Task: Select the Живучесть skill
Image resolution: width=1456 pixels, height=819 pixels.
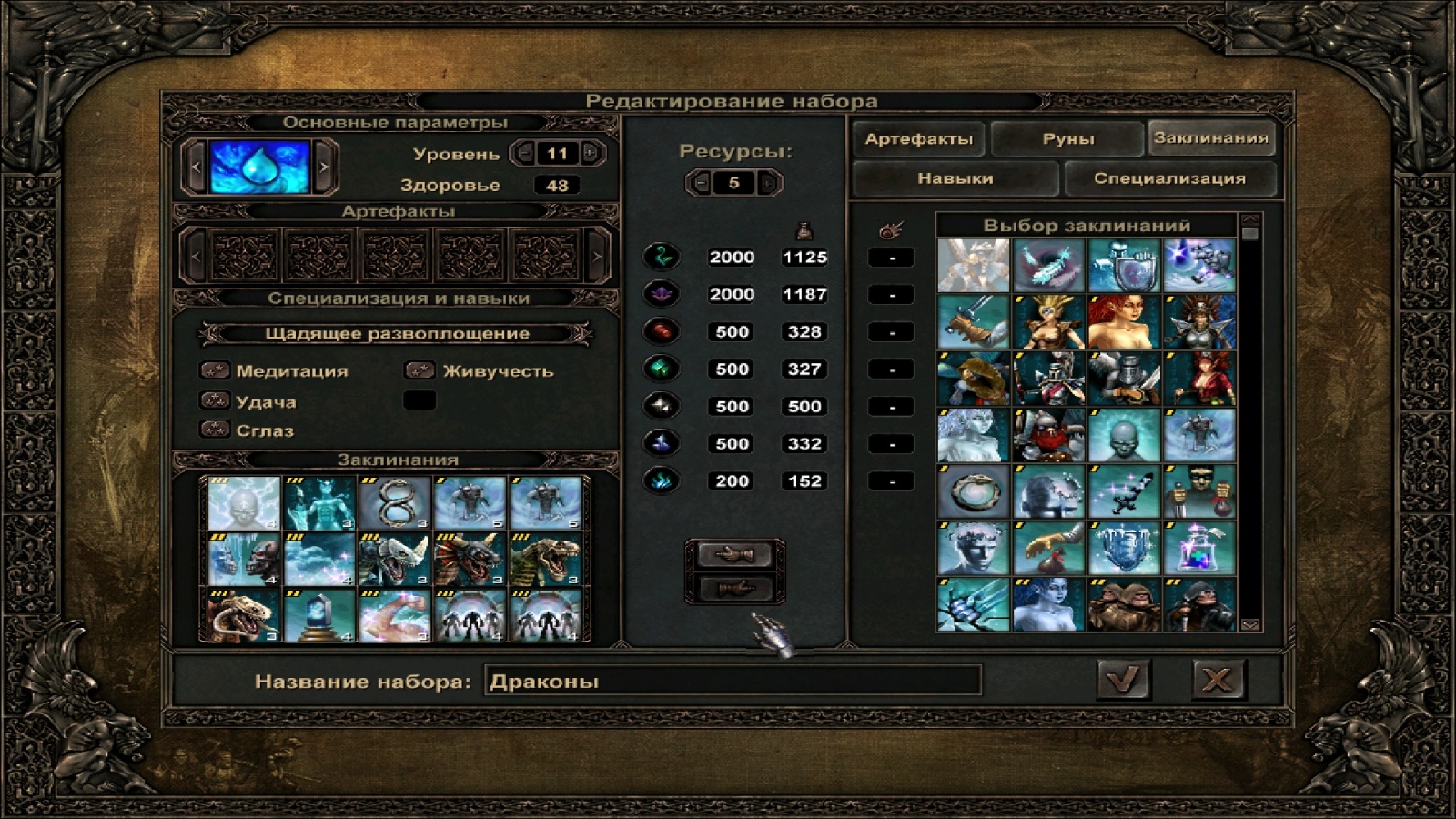Action: pos(497,371)
